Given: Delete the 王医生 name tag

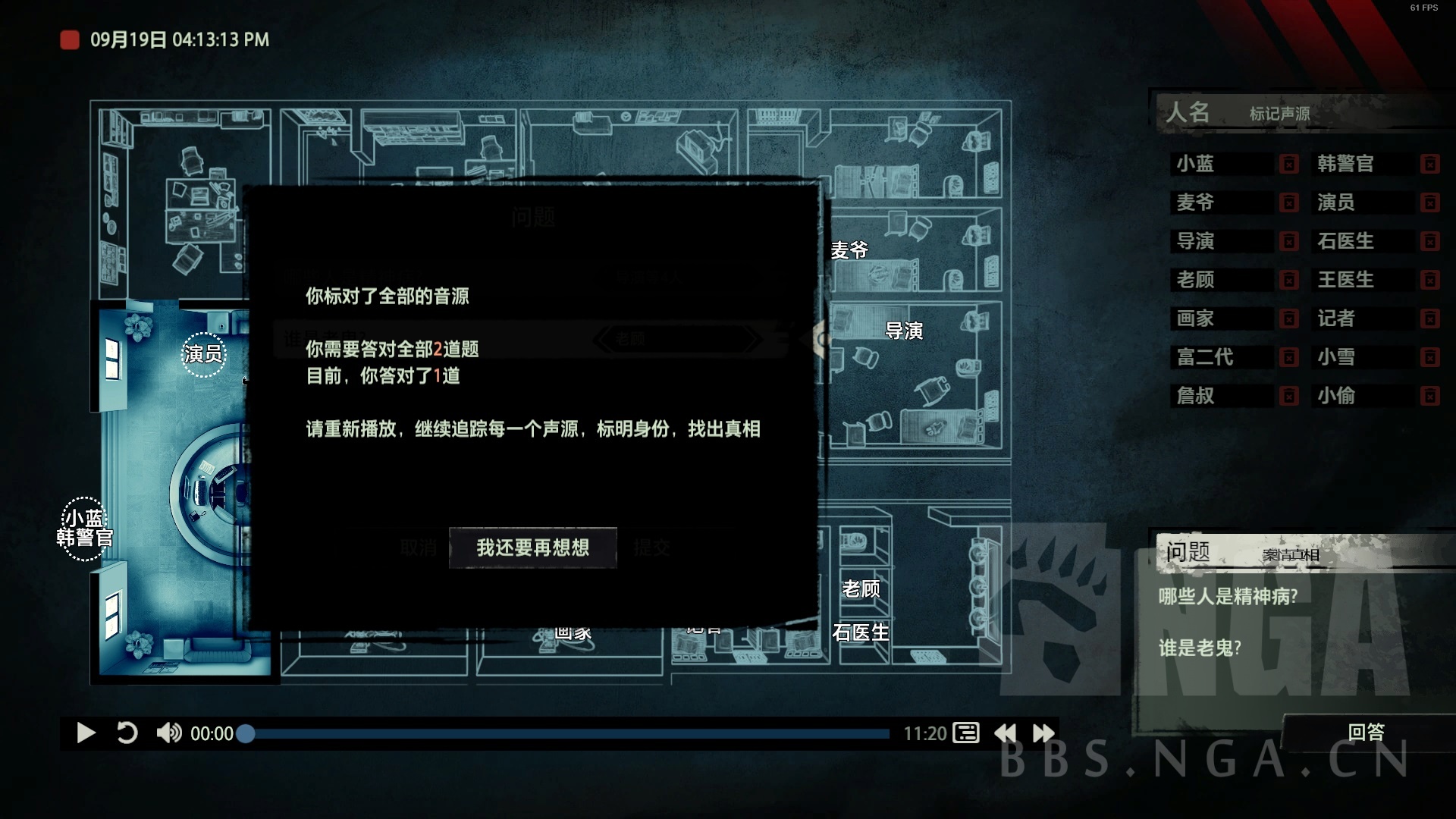Looking at the screenshot, I should [x=1432, y=280].
